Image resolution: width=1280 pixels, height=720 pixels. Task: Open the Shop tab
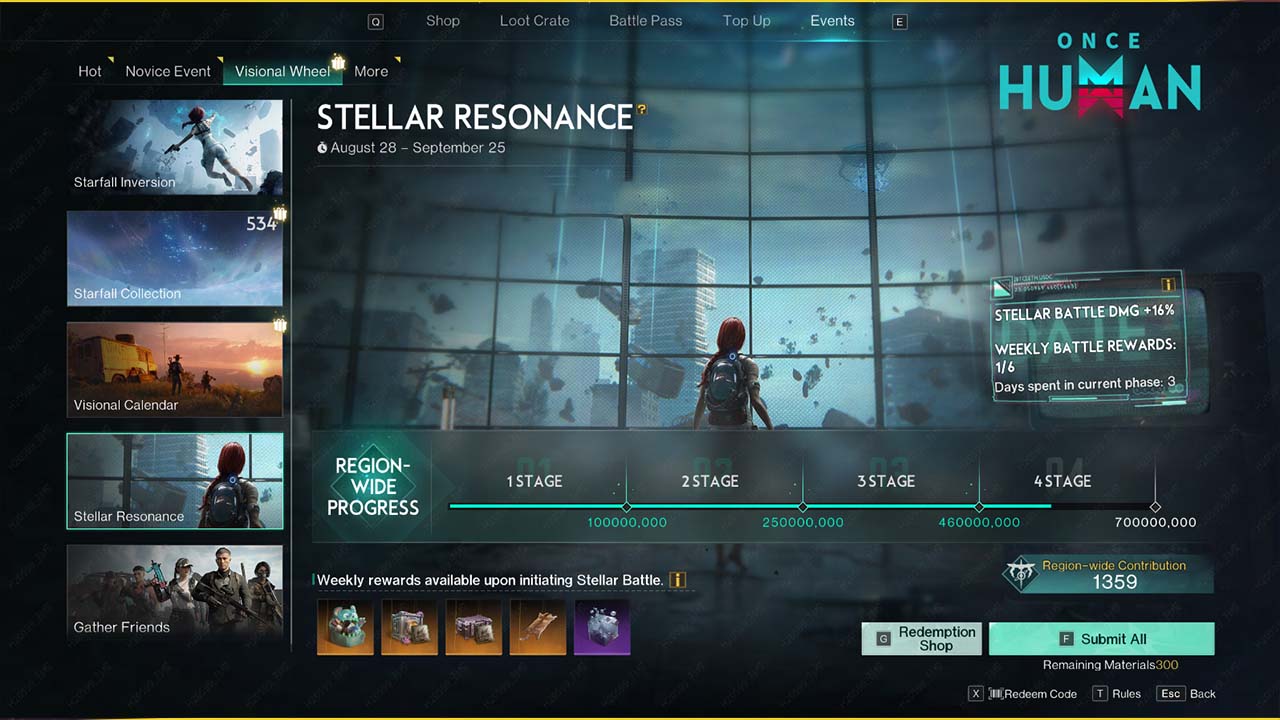click(x=443, y=21)
